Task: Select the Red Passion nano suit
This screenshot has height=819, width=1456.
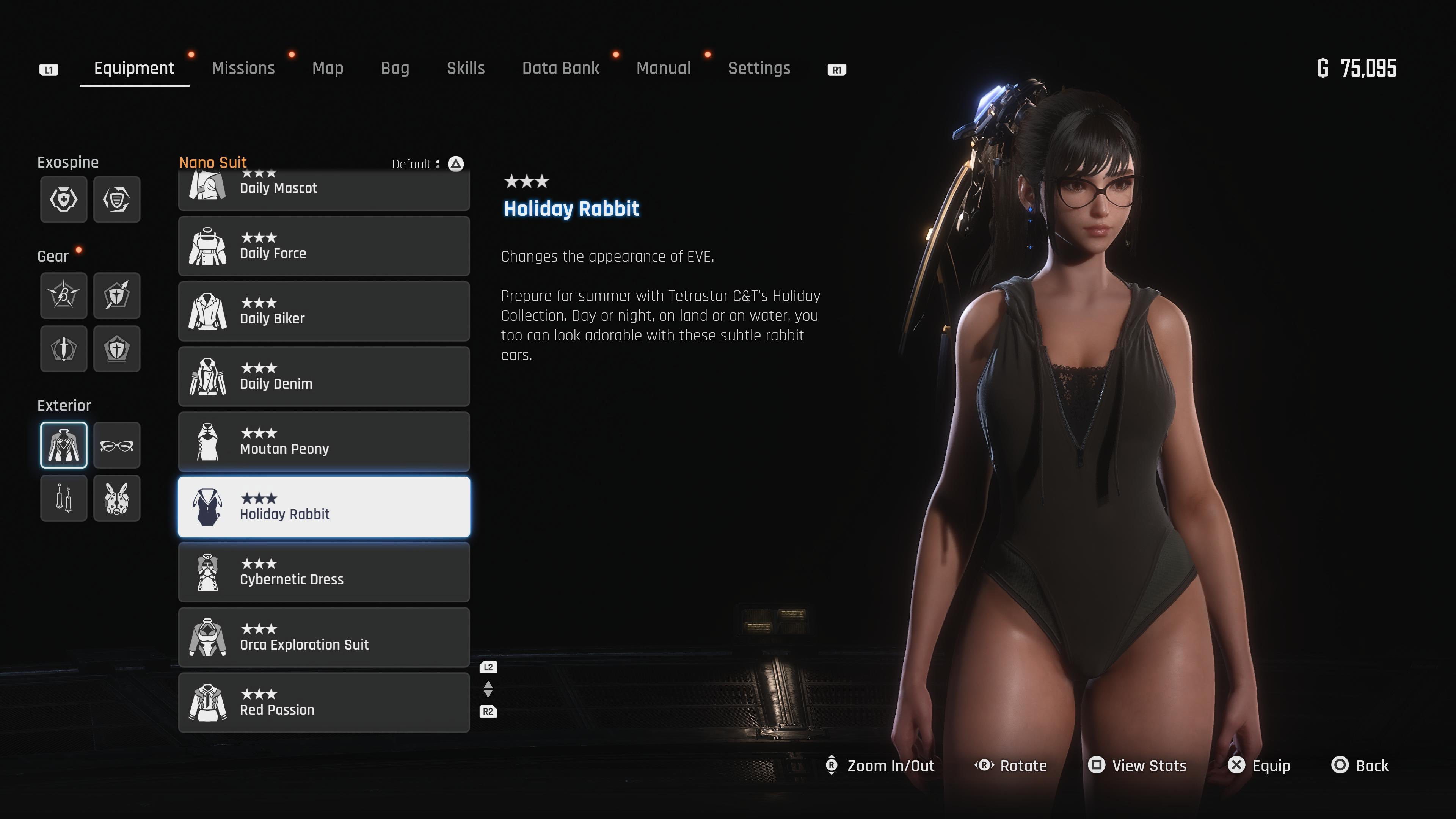Action: (x=324, y=703)
